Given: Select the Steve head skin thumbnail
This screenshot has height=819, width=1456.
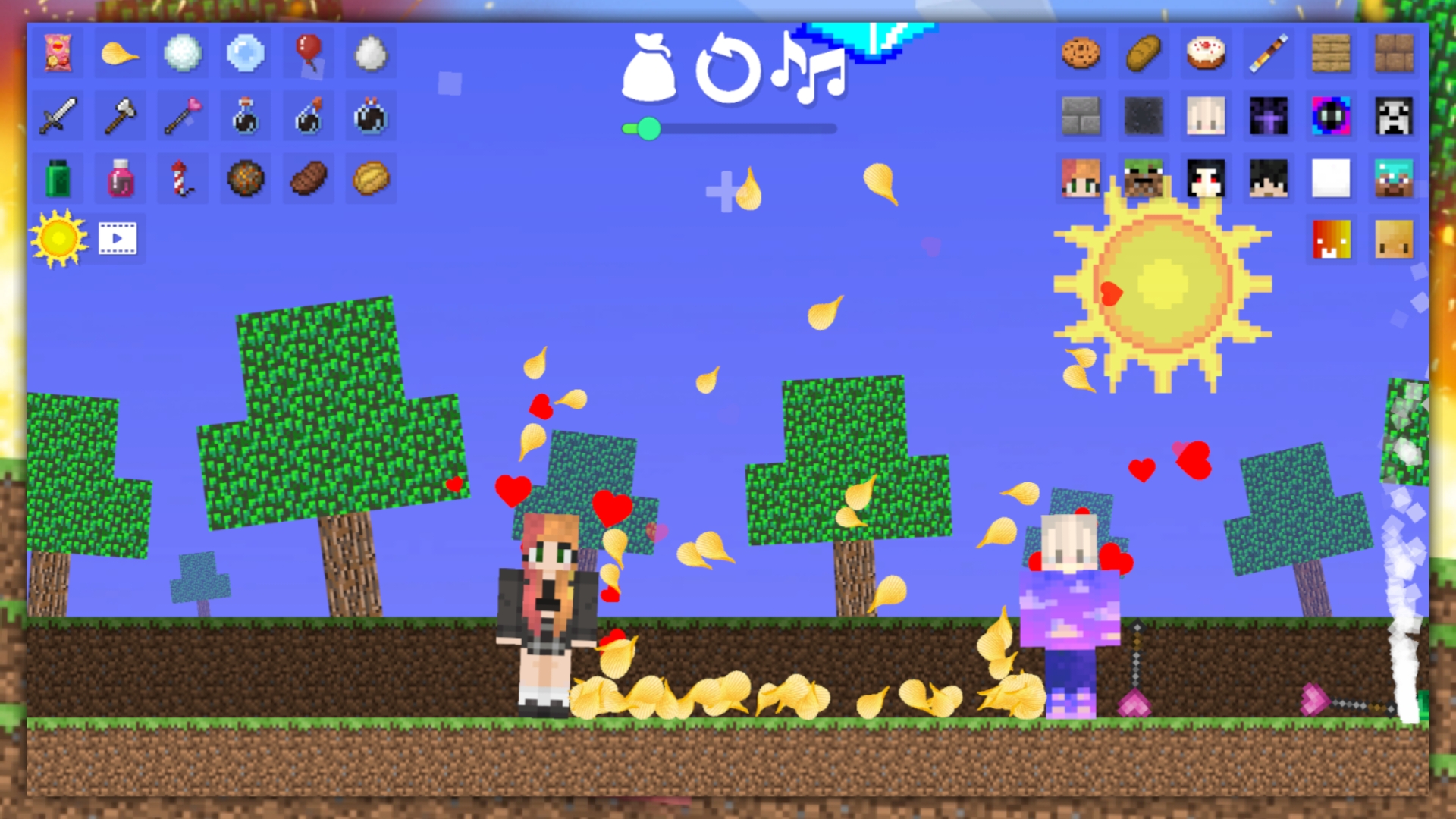Looking at the screenshot, I should pyautogui.click(x=1393, y=179).
